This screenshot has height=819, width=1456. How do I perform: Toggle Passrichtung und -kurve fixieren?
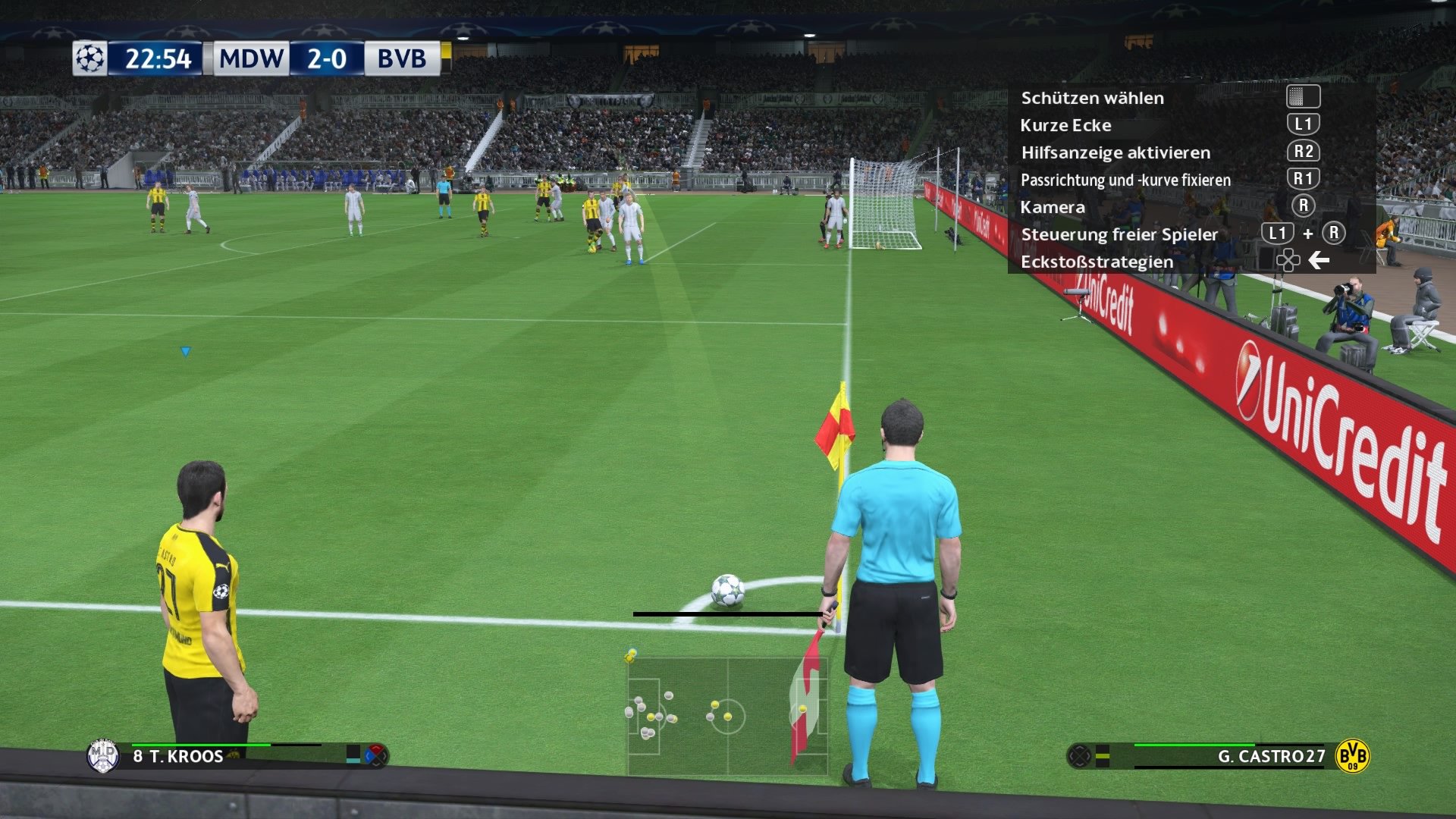(x=1126, y=180)
